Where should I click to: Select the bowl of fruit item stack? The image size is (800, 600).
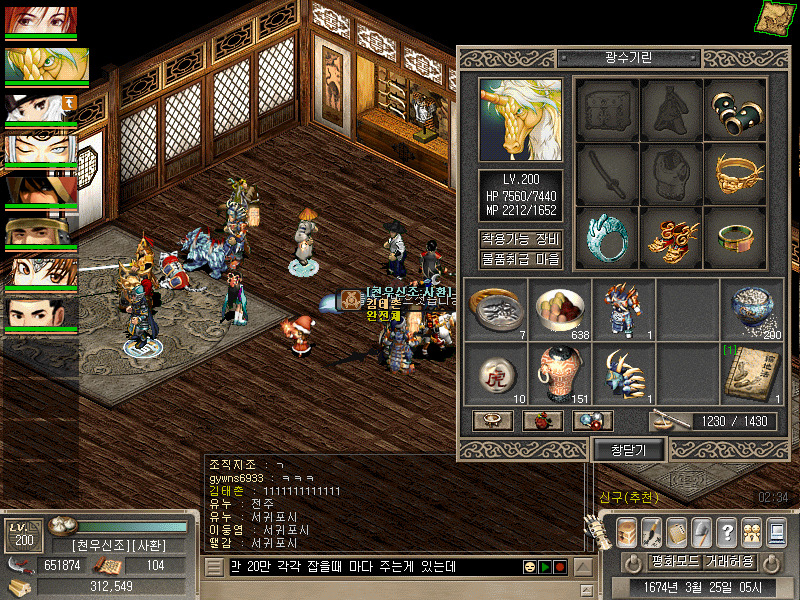559,309
